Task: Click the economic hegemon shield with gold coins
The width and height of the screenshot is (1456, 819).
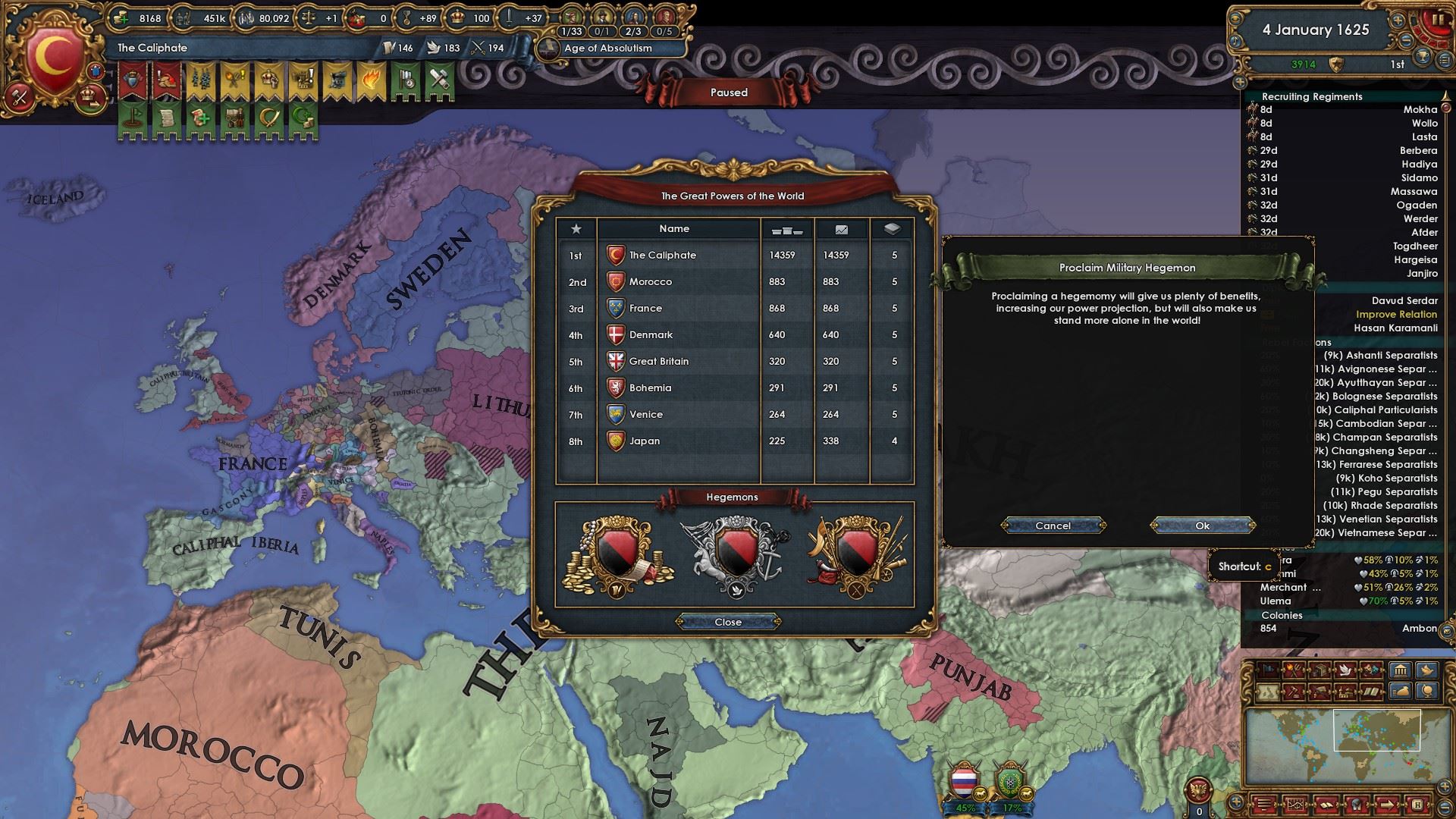Action: 618,556
